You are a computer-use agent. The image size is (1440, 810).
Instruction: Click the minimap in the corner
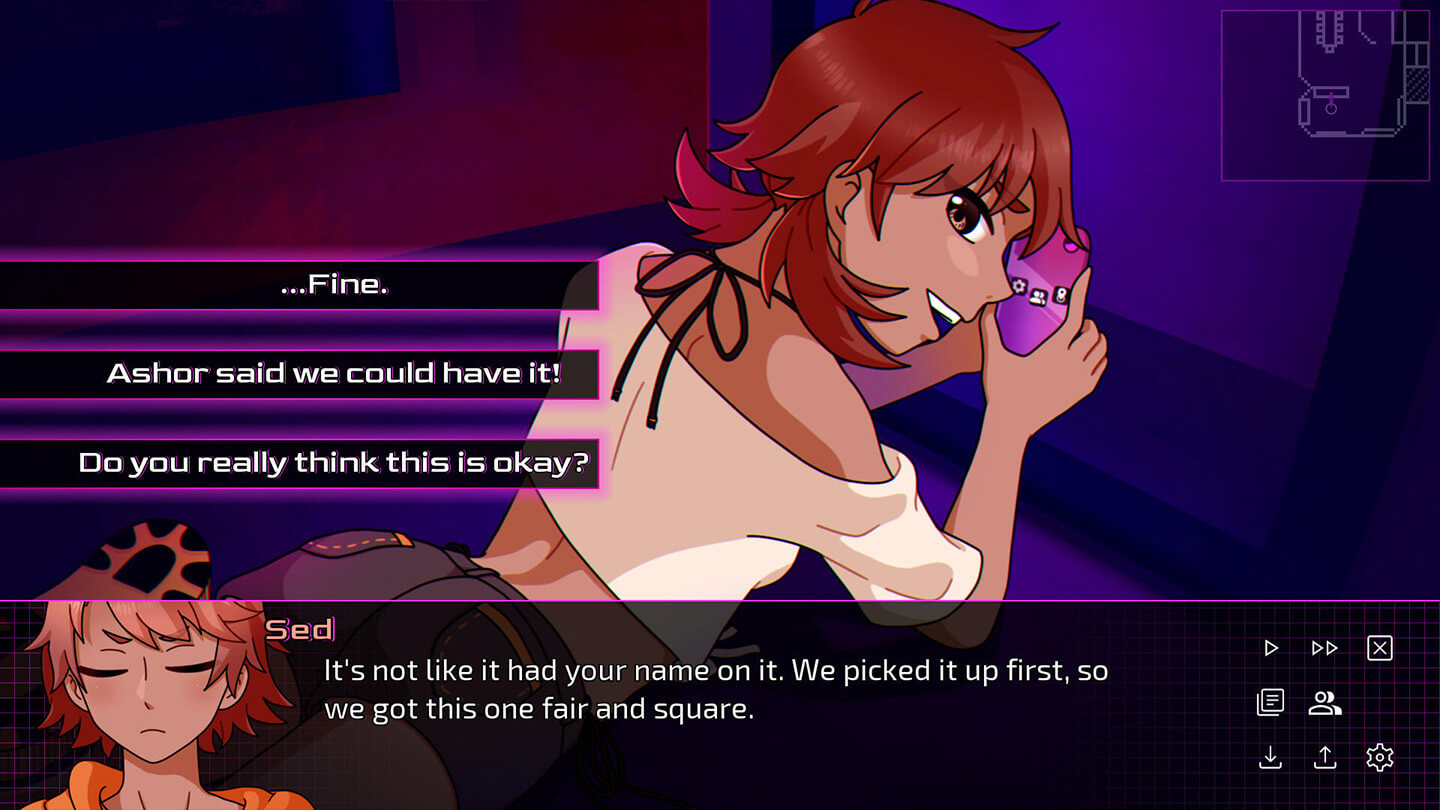click(1325, 95)
